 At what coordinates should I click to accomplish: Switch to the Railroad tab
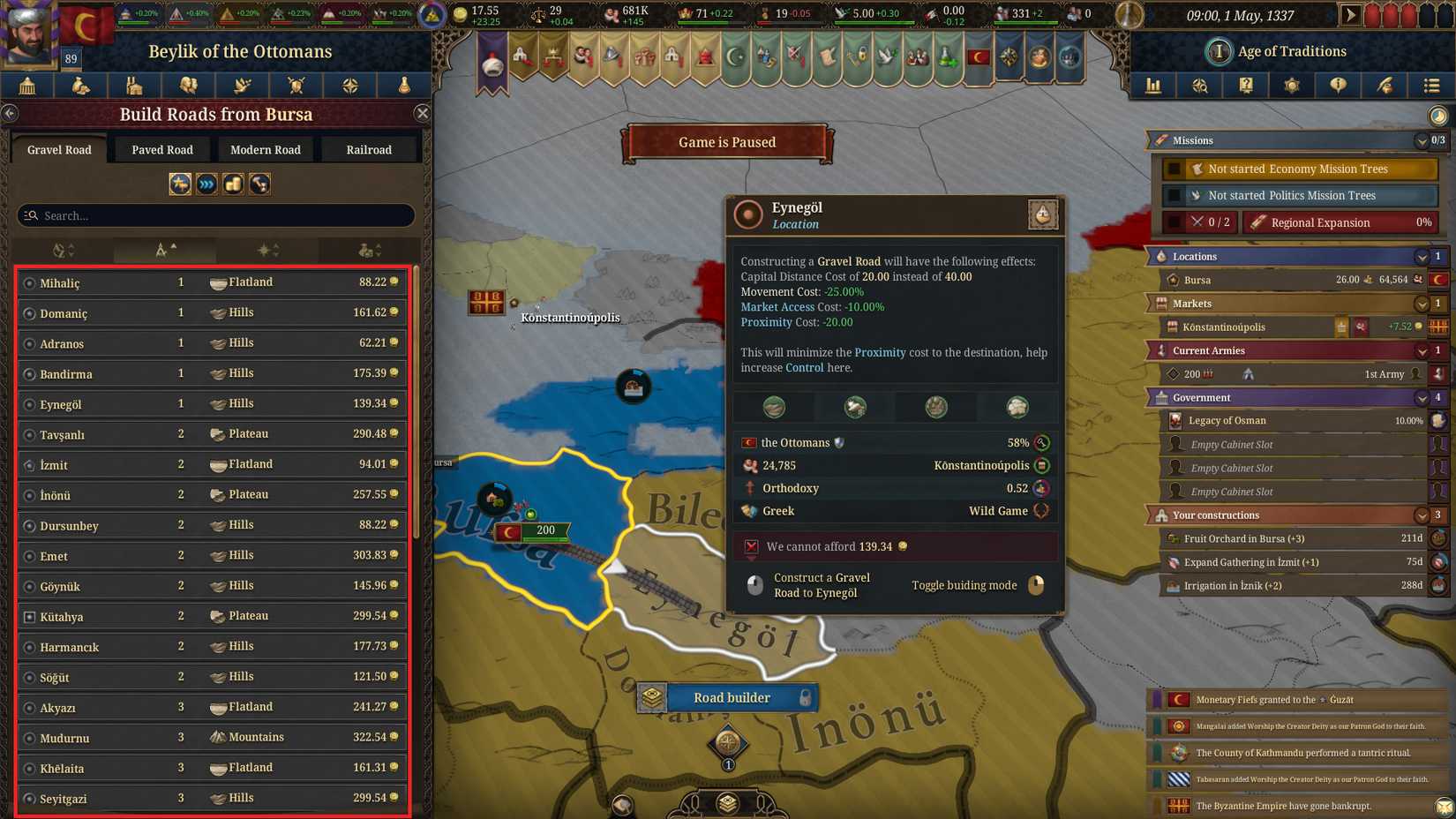point(369,149)
